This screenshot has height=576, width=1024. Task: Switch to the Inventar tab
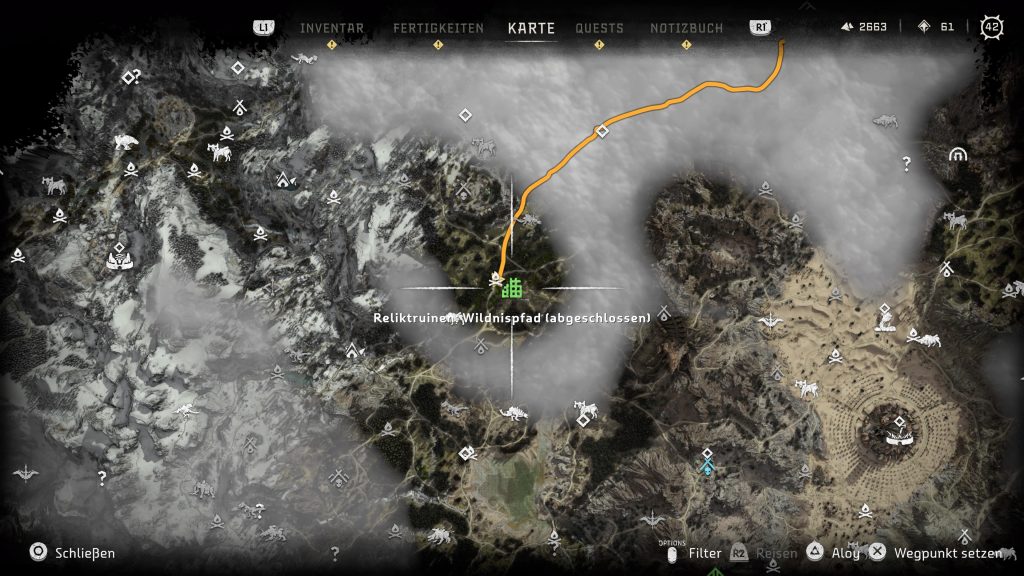tap(332, 28)
